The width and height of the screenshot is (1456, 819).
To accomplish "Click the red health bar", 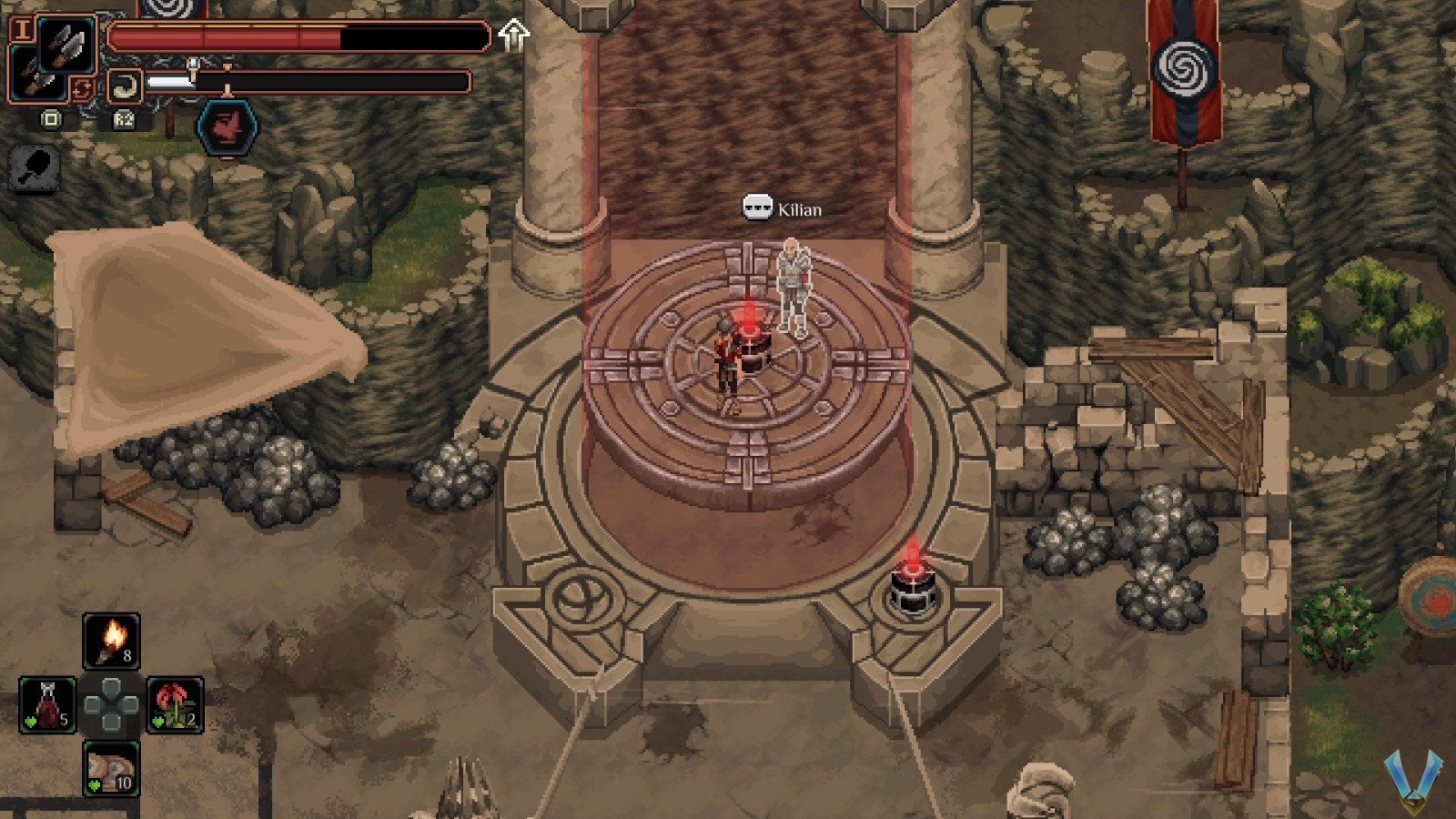I will tap(227, 38).
